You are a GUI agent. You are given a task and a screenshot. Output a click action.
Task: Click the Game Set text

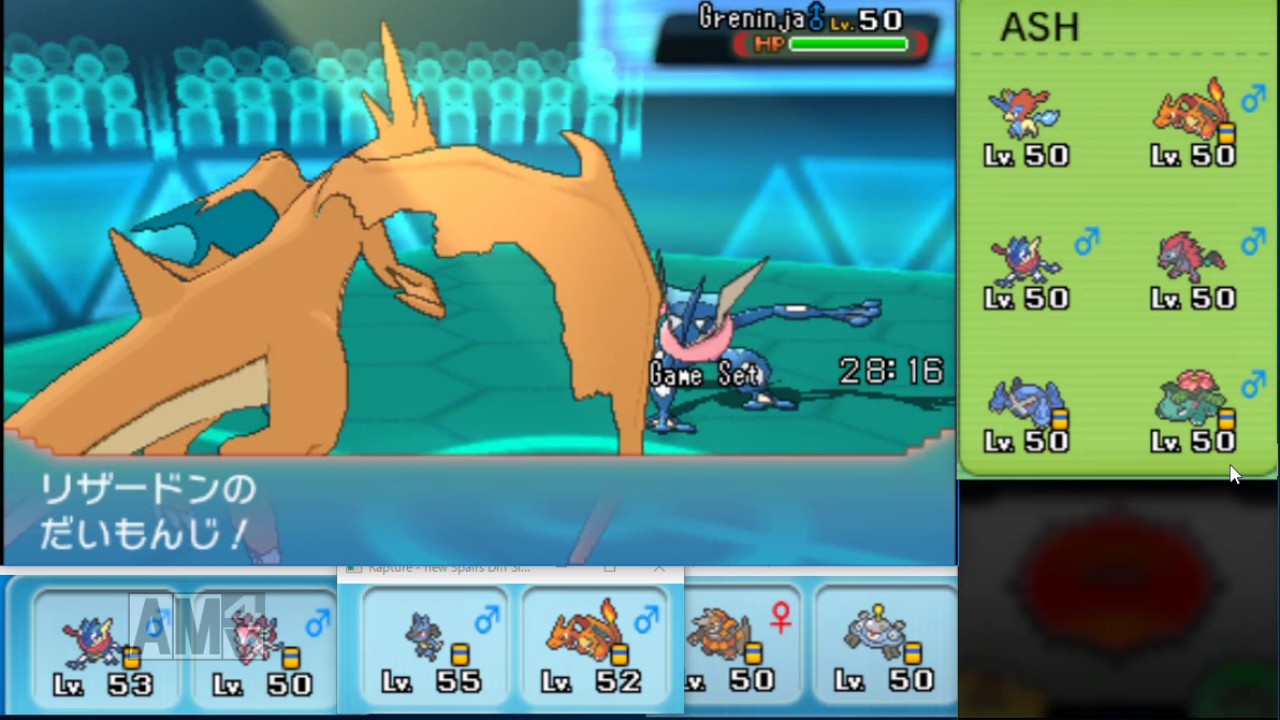point(704,374)
